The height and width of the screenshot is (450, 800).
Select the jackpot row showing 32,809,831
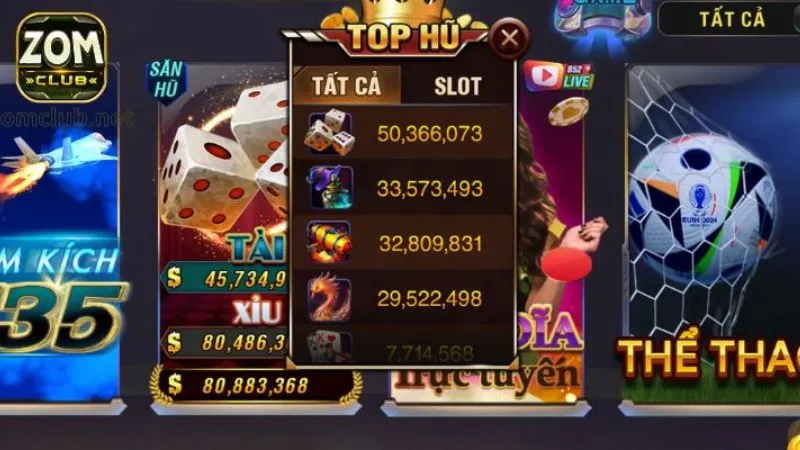[402, 243]
